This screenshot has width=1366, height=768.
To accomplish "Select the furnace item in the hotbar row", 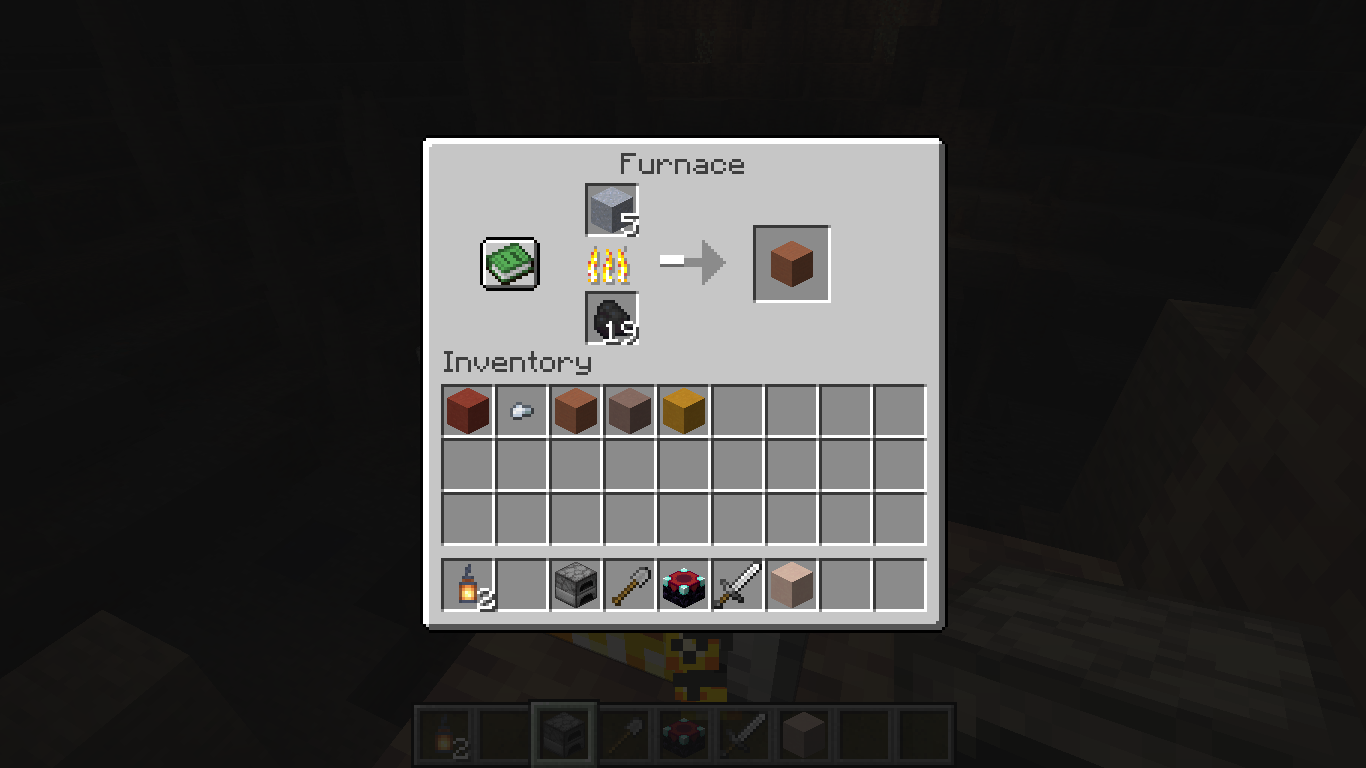I will [576, 585].
